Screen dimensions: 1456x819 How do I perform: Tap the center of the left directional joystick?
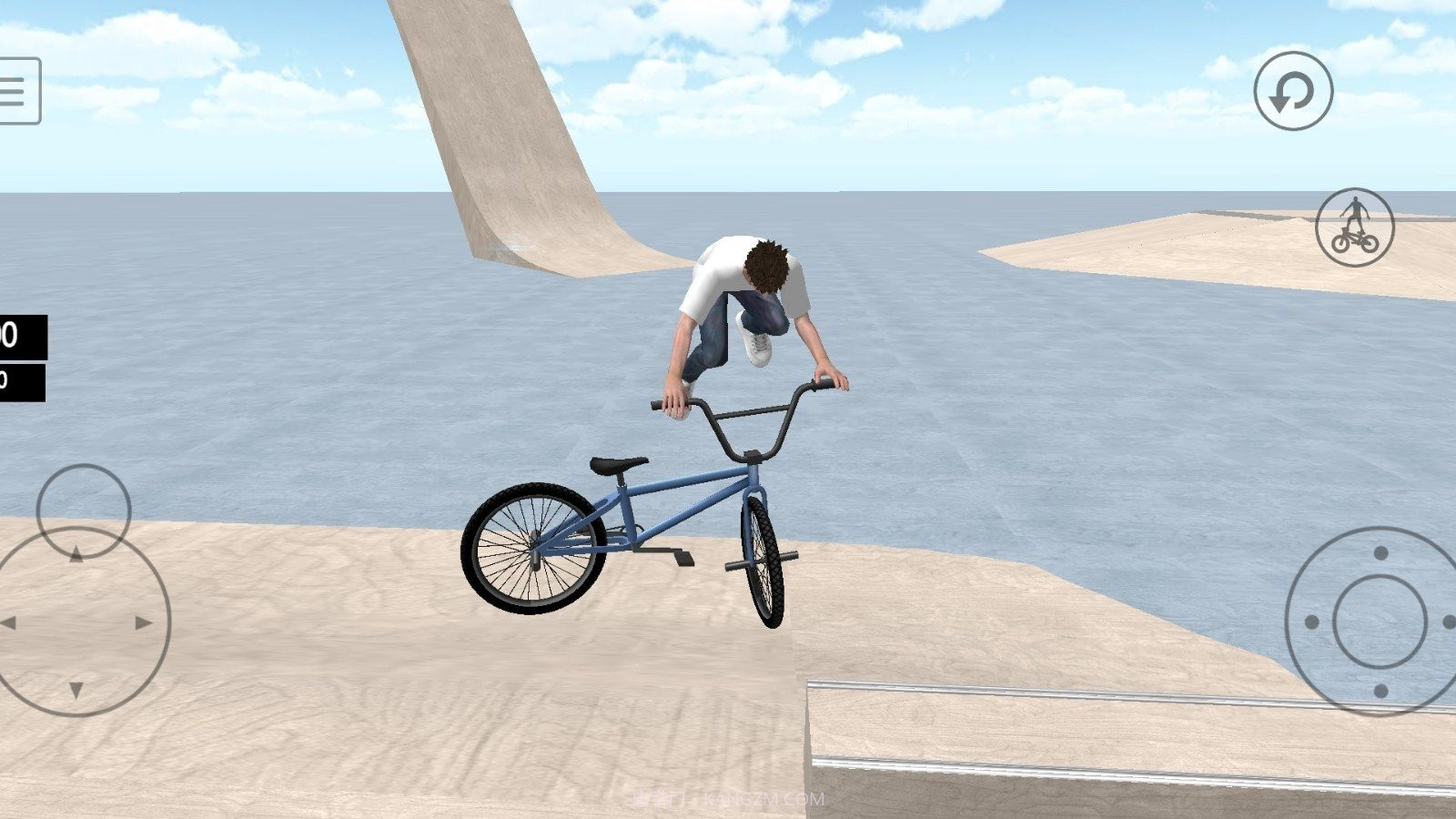click(x=77, y=623)
